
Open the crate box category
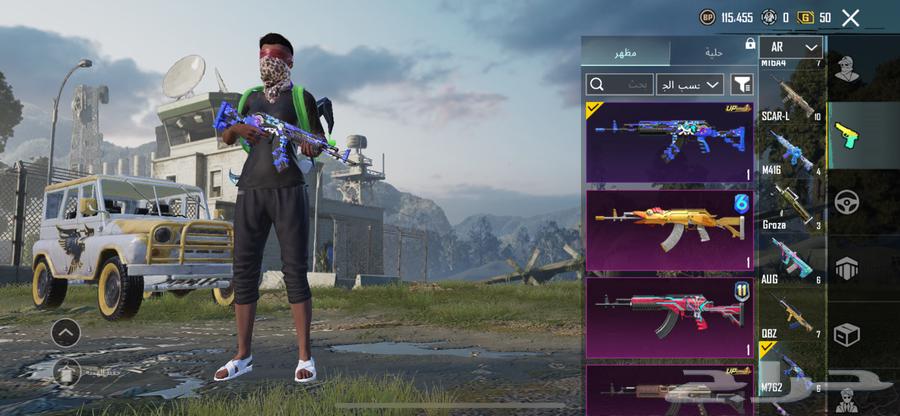(x=846, y=335)
